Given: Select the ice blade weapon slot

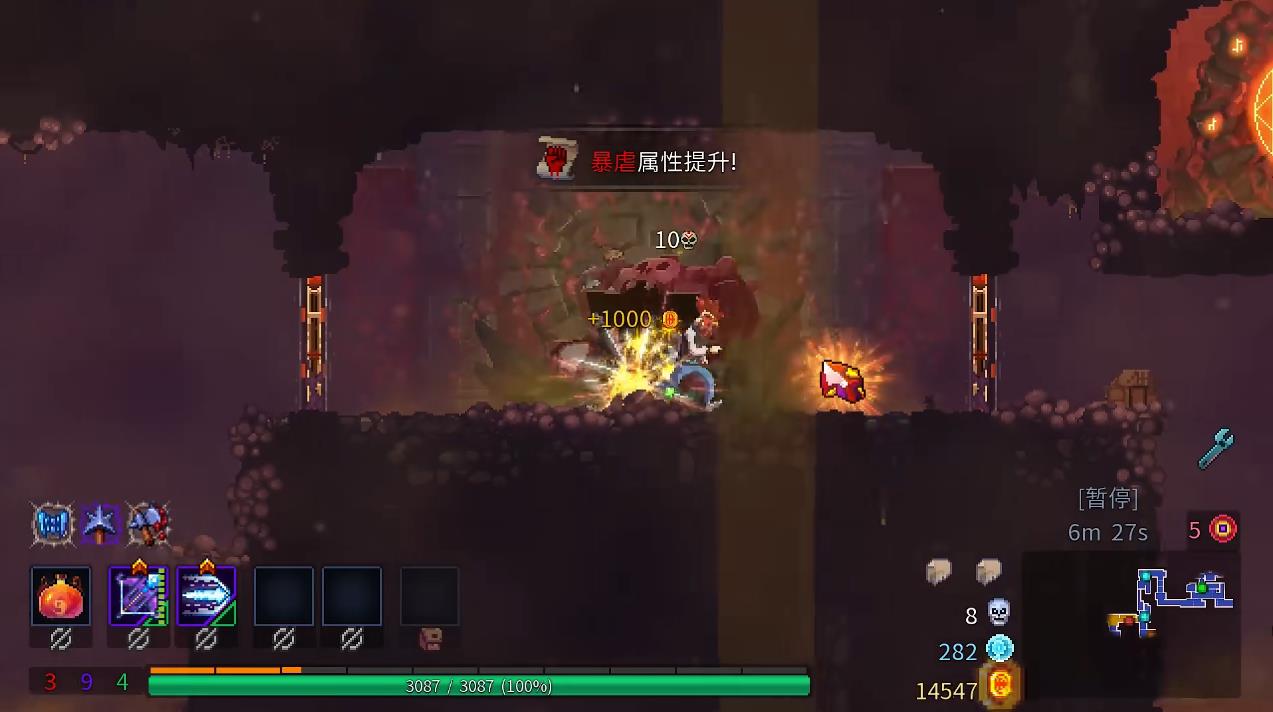Looking at the screenshot, I should coord(206,596).
